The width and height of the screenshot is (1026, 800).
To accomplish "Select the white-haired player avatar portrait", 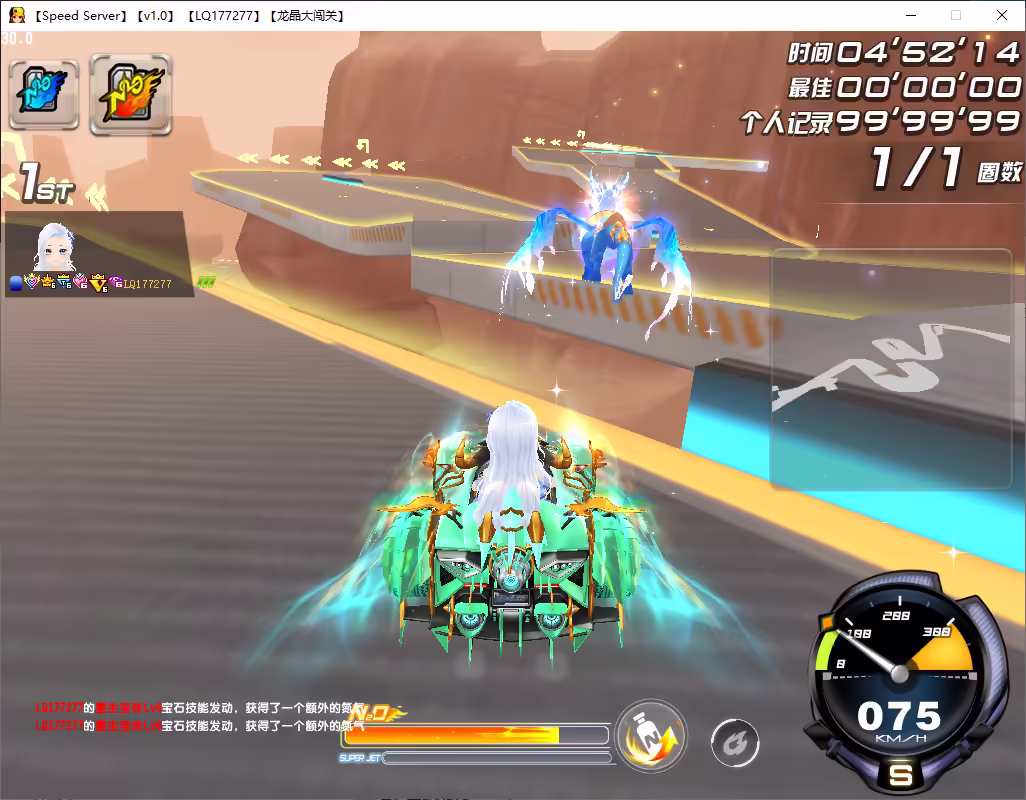I will 56,246.
